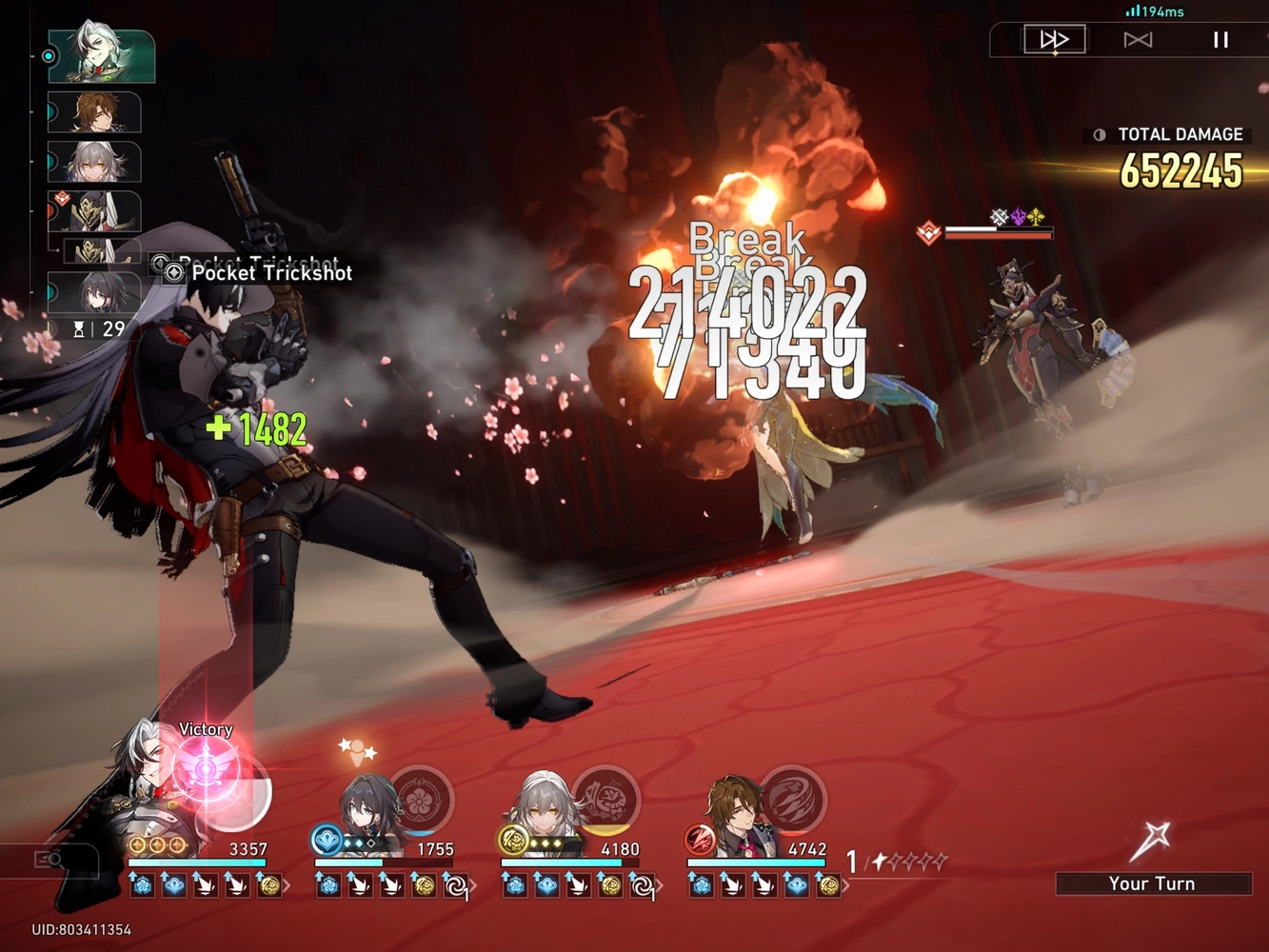Trigger the golden ultimate icon above the 4180 HP ally
This screenshot has height=952, width=1269.
click(x=512, y=838)
